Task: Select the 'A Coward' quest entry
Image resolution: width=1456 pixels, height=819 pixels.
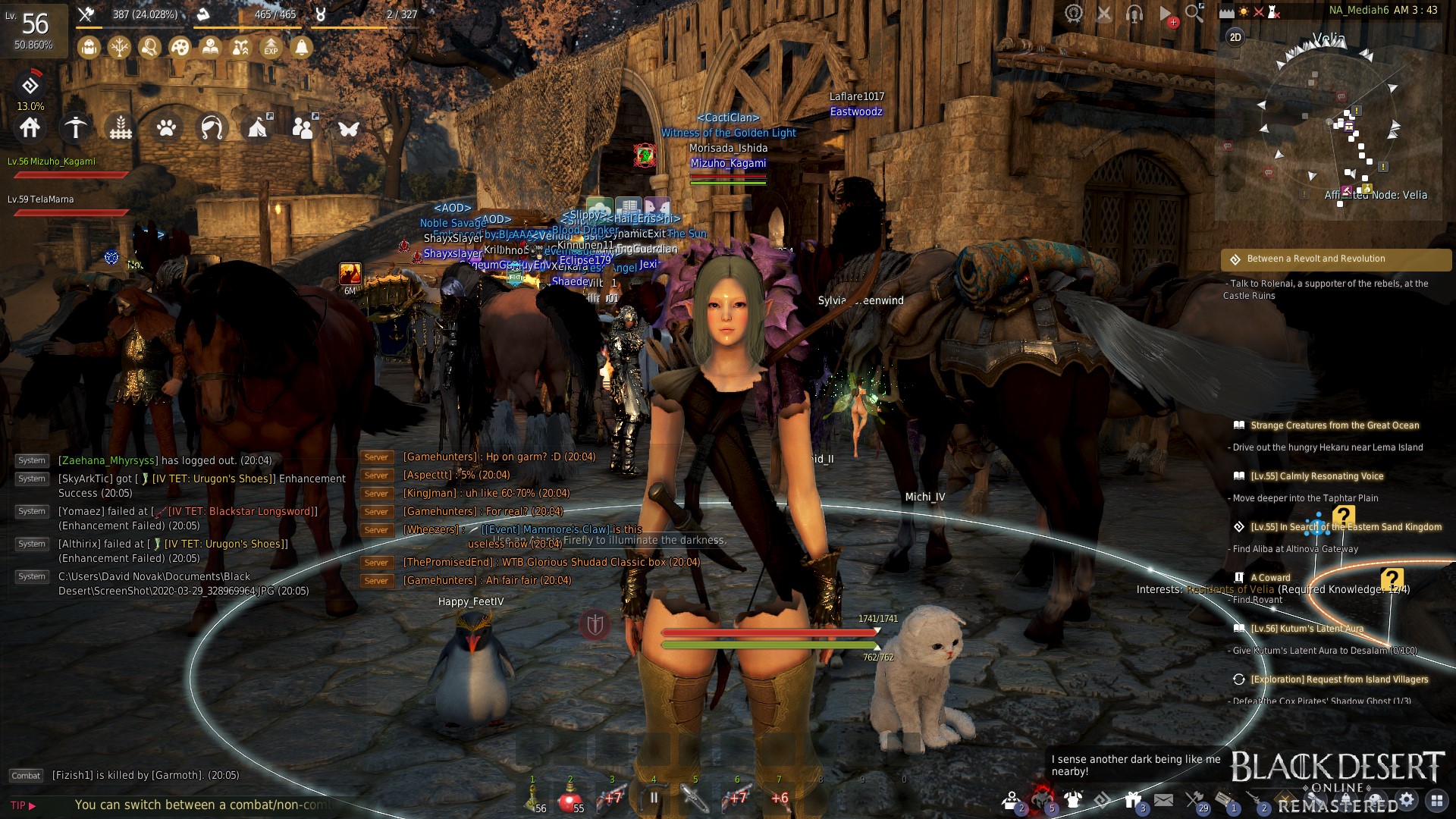Action: coord(1270,578)
